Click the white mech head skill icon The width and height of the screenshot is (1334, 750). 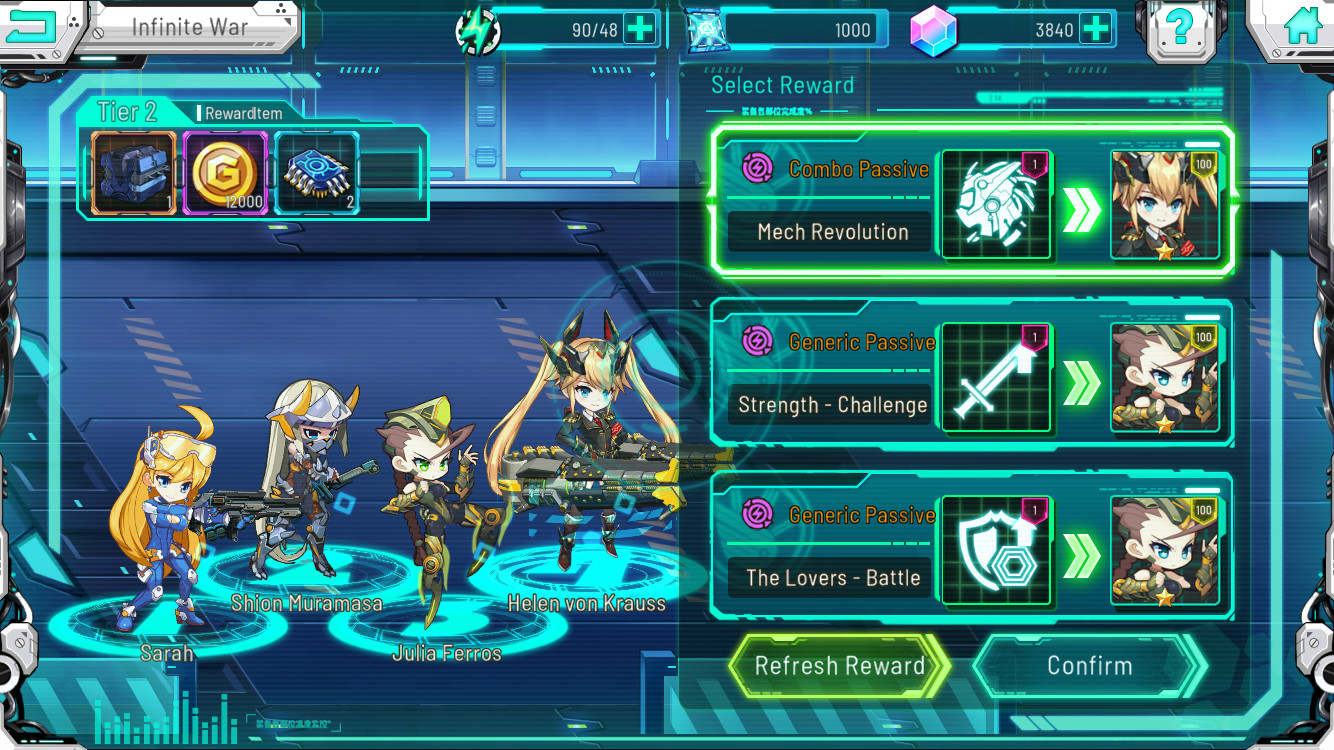tap(995, 204)
